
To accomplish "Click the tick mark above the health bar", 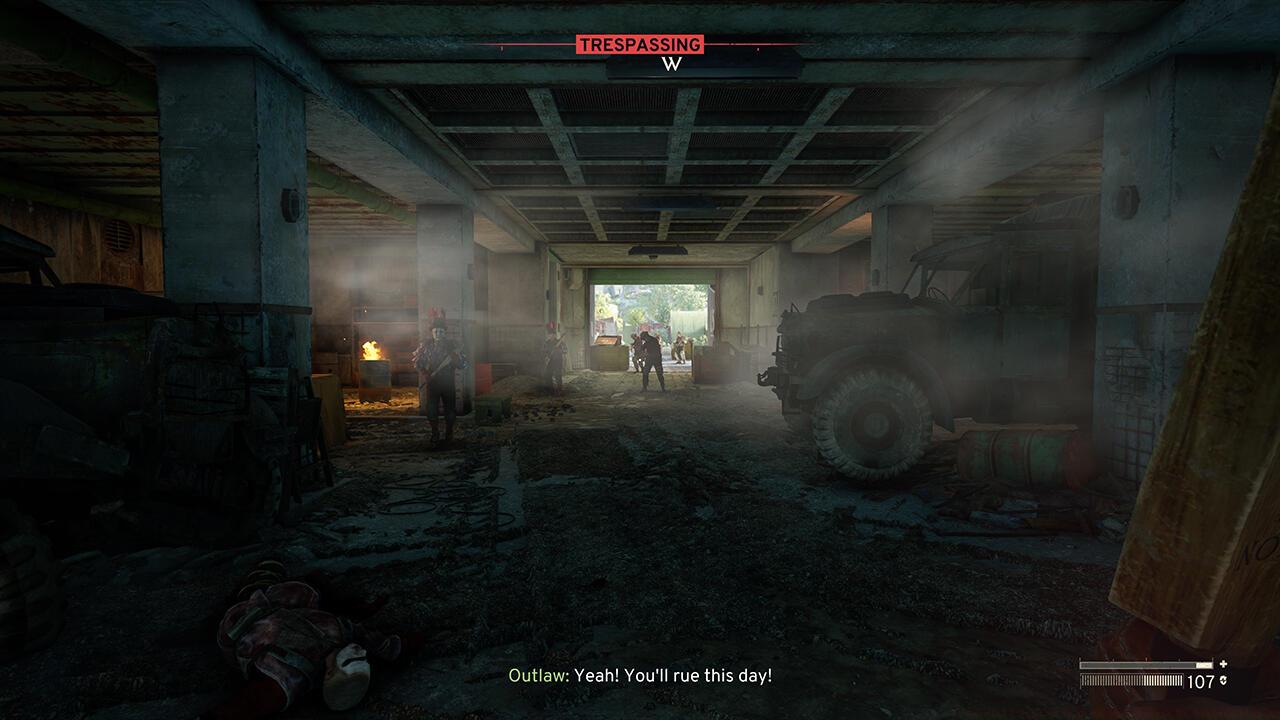I will coord(1146,658).
